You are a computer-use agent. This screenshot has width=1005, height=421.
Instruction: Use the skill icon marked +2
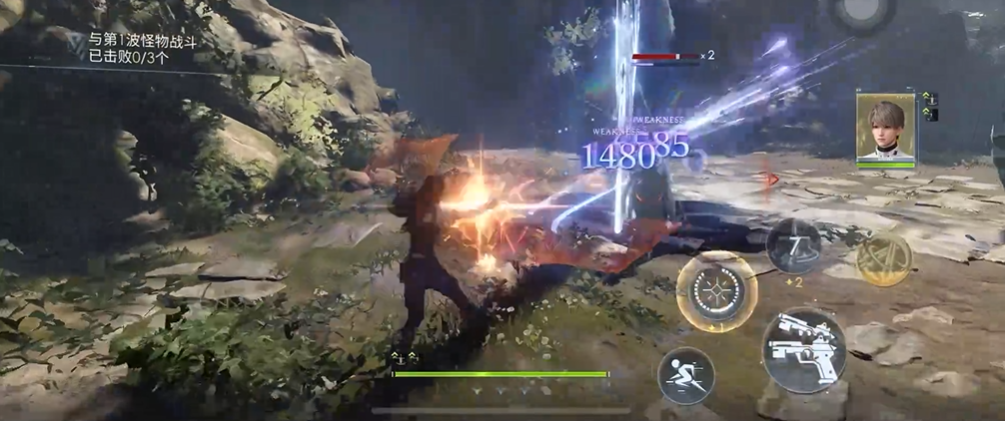(793, 245)
